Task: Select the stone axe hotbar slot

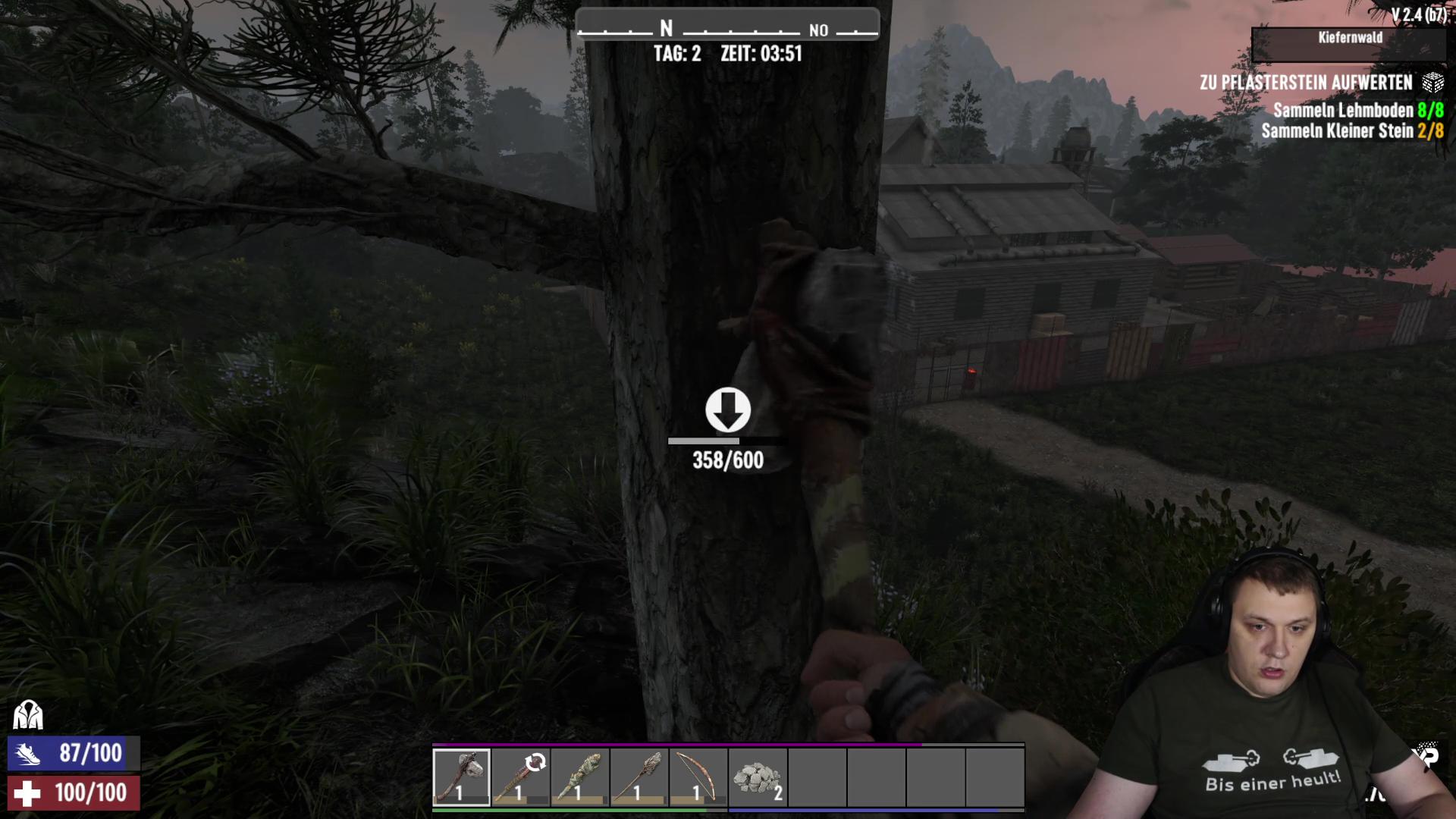Action: [461, 777]
